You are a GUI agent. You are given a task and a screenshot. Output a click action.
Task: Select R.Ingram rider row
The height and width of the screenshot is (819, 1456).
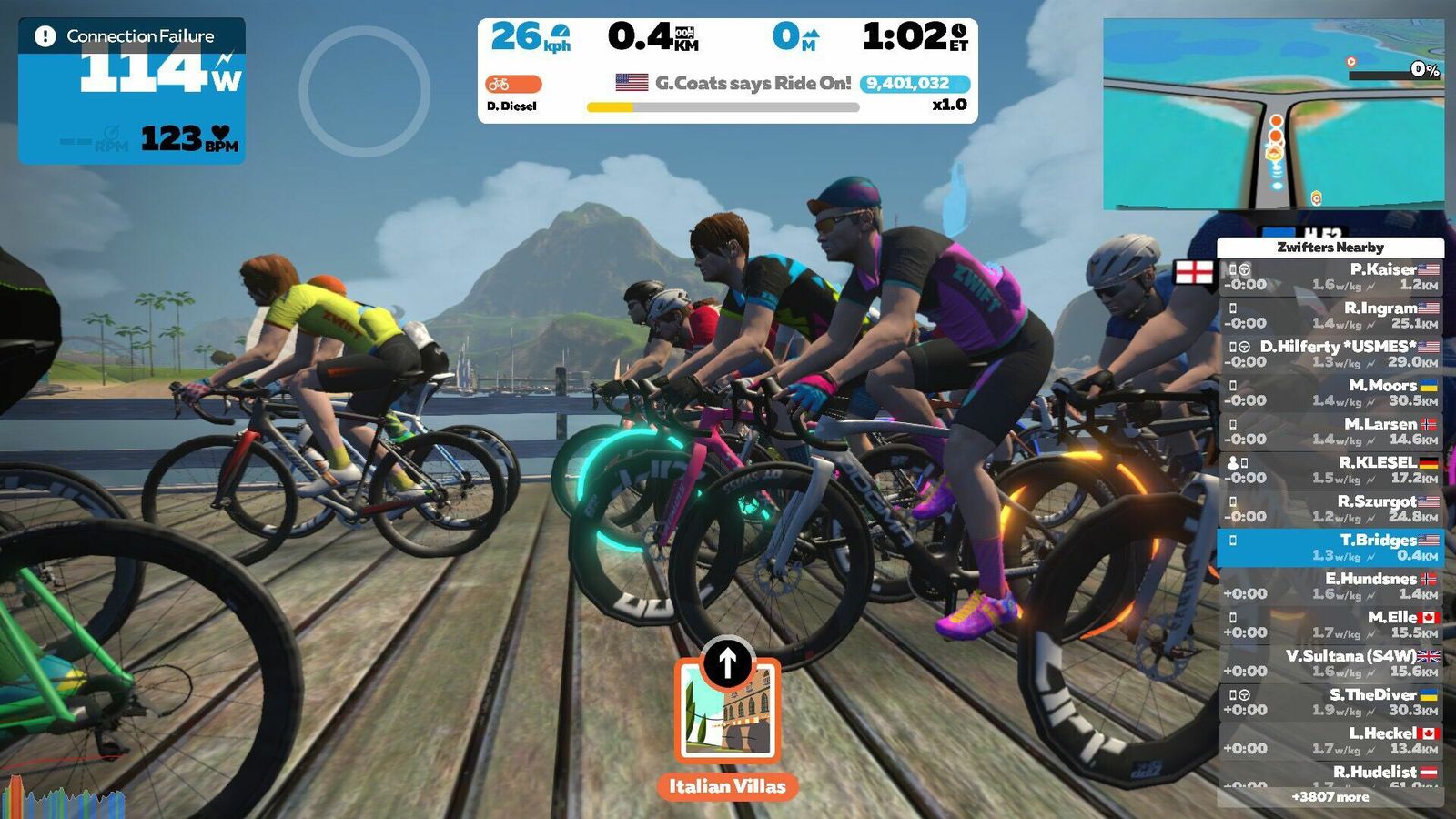click(x=1330, y=316)
